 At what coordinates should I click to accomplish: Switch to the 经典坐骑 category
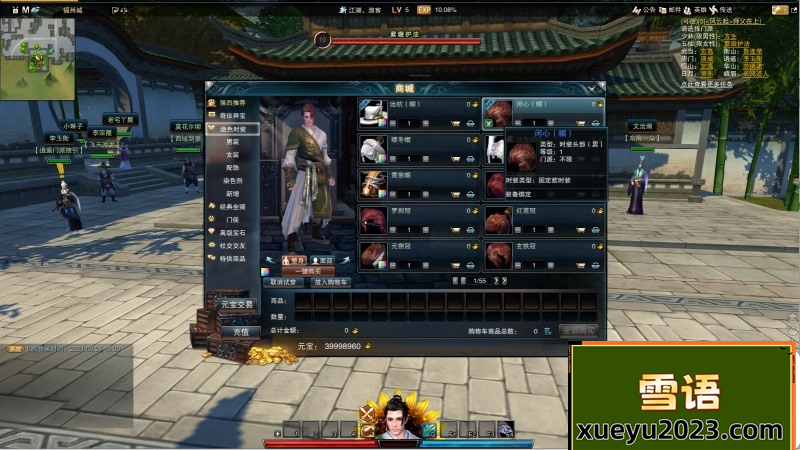(232, 206)
